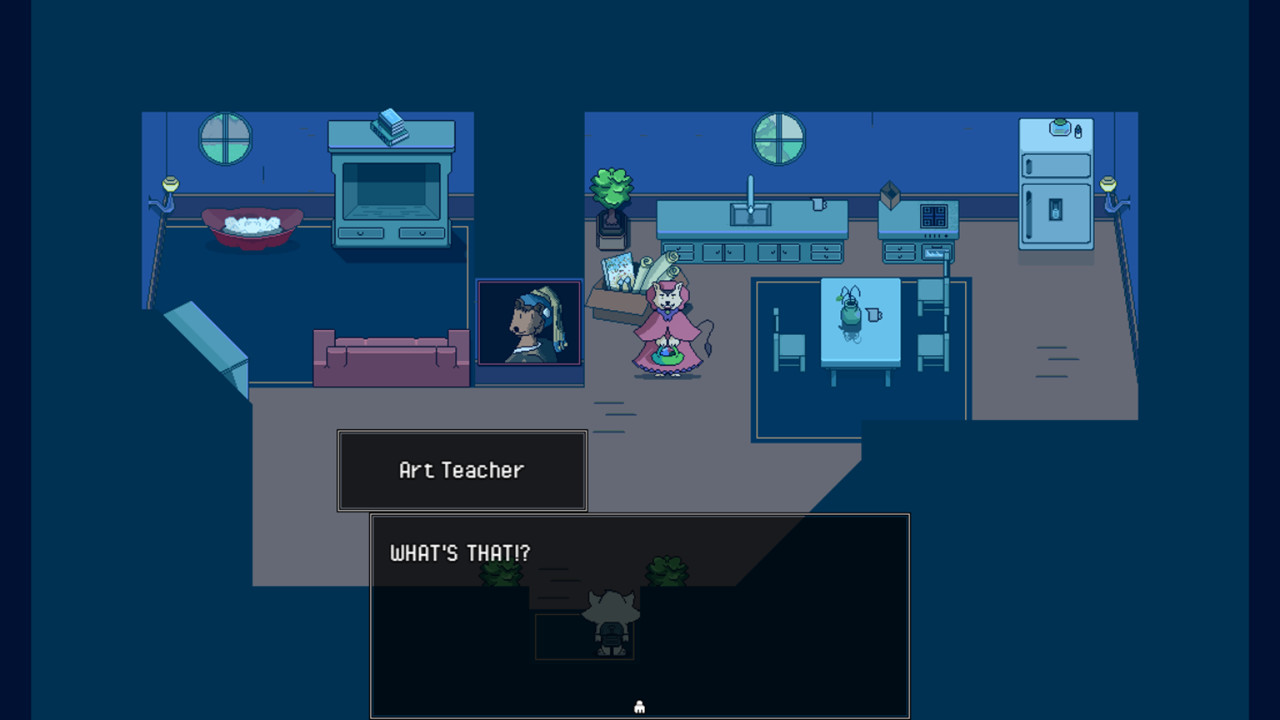
Task: Click the dog portrait painting on the wall
Action: pos(529,322)
